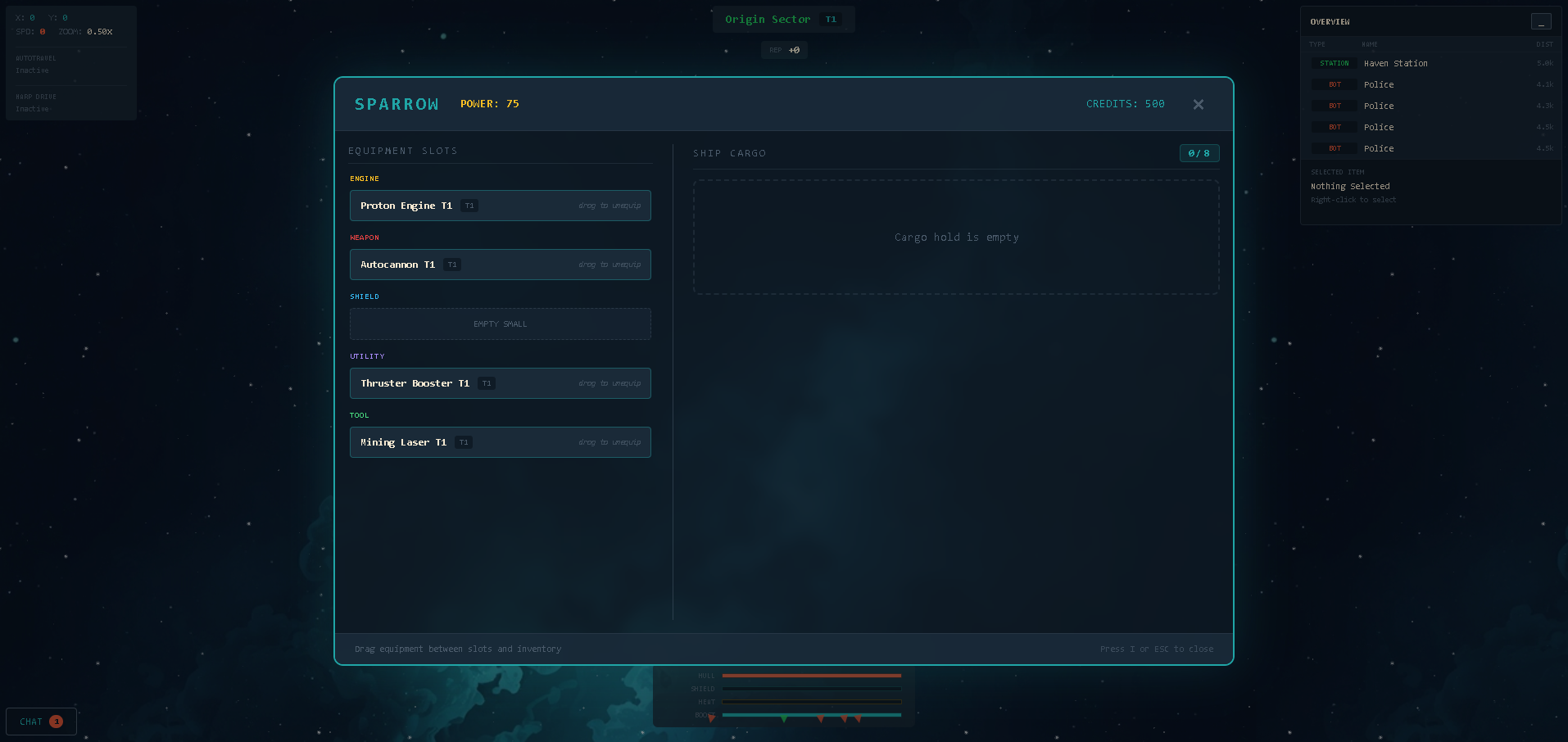Select Haven Station in the Overview list
Image resolution: width=1568 pixels, height=742 pixels.
pyautogui.click(x=1395, y=63)
